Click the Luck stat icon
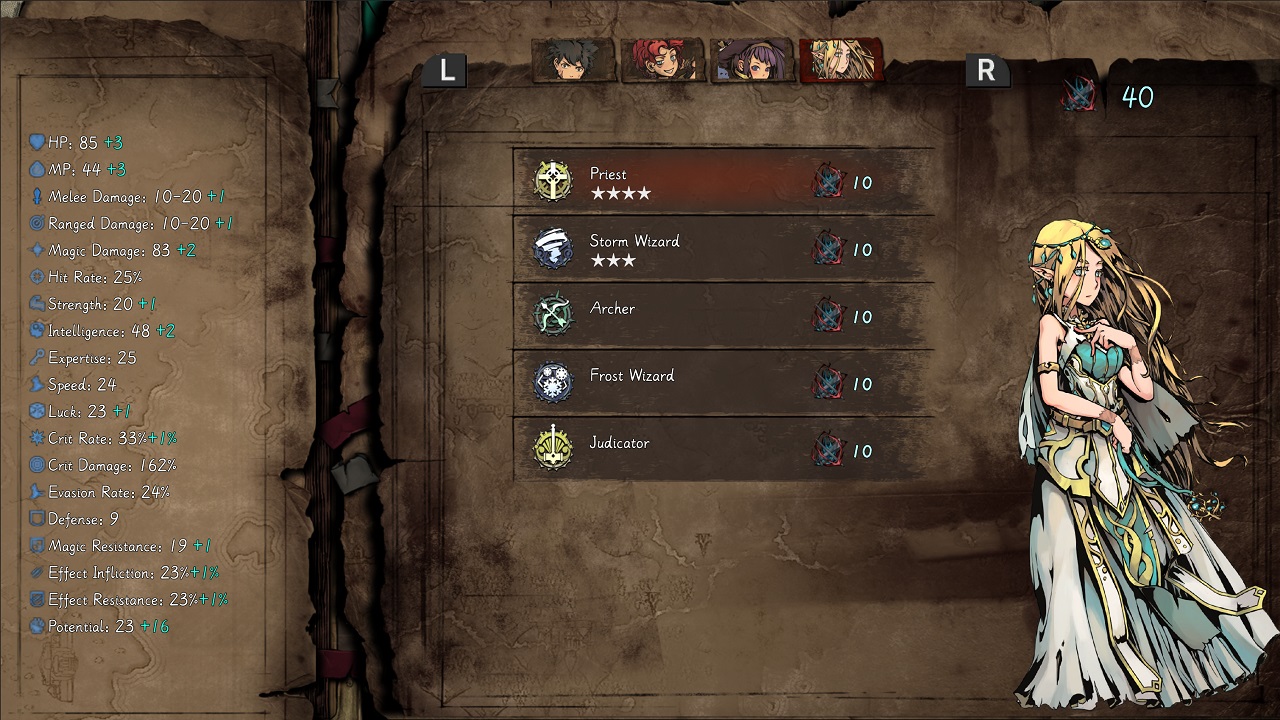Image resolution: width=1280 pixels, height=720 pixels. click(38, 411)
